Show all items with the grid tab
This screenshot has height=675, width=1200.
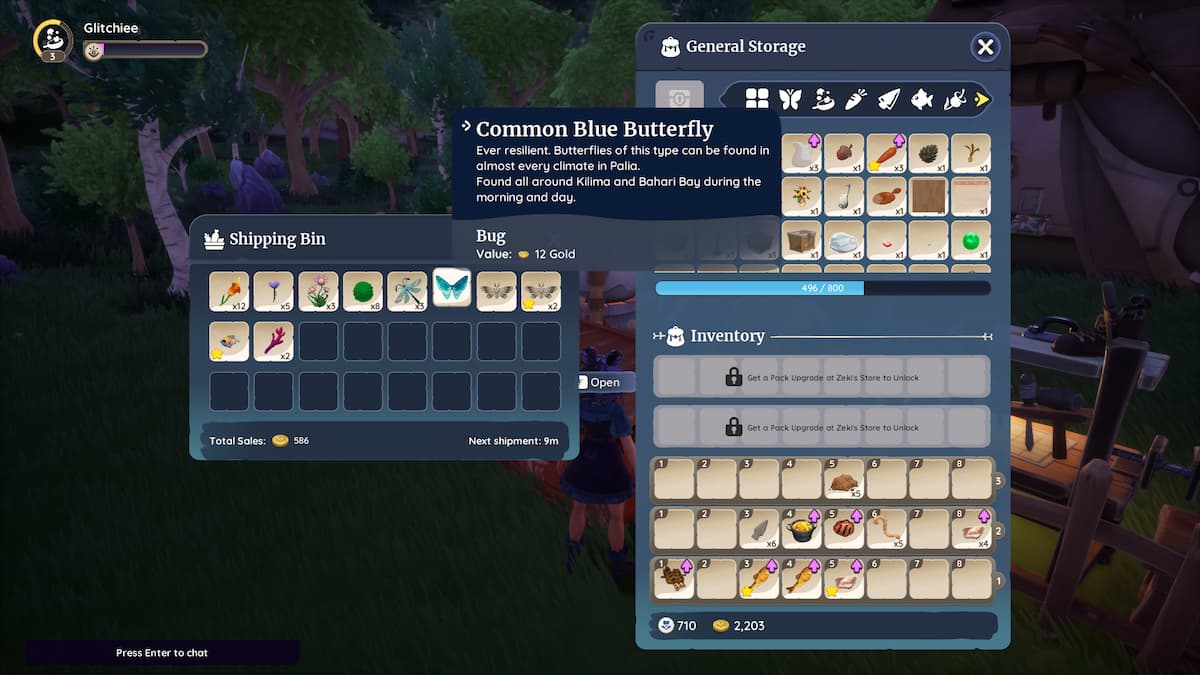point(757,98)
